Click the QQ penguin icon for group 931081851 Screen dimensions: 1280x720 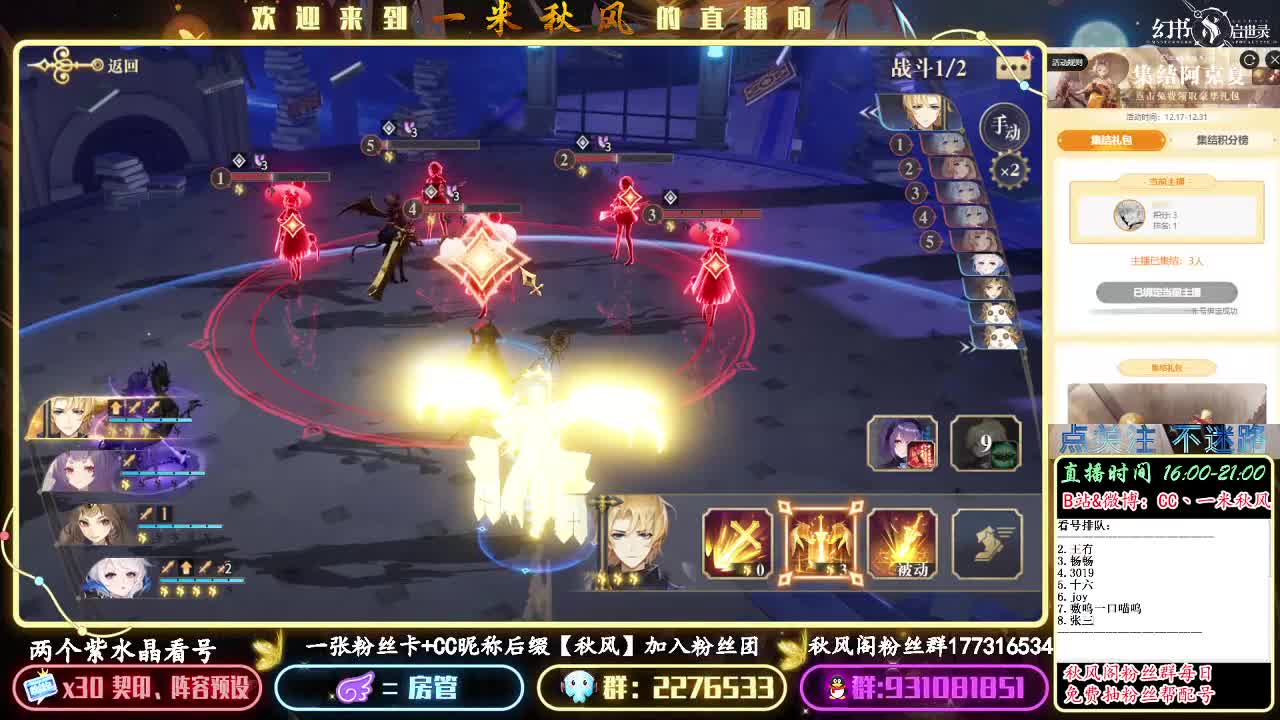[x=837, y=689]
